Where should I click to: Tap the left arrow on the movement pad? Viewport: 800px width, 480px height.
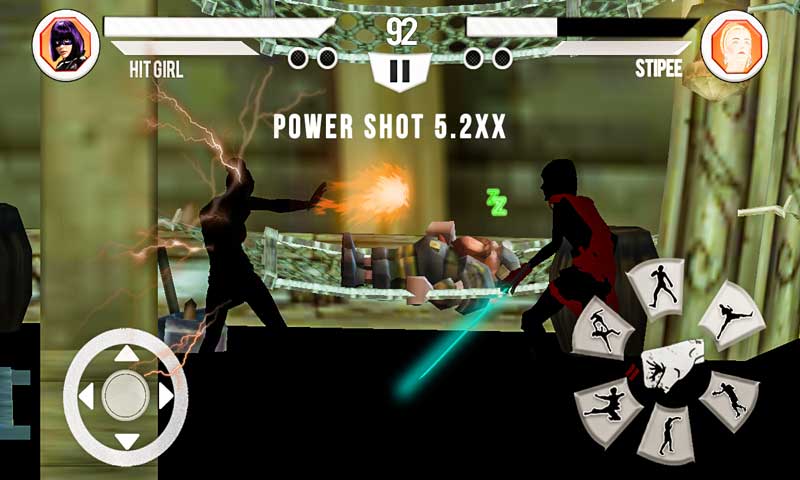pyautogui.click(x=85, y=397)
